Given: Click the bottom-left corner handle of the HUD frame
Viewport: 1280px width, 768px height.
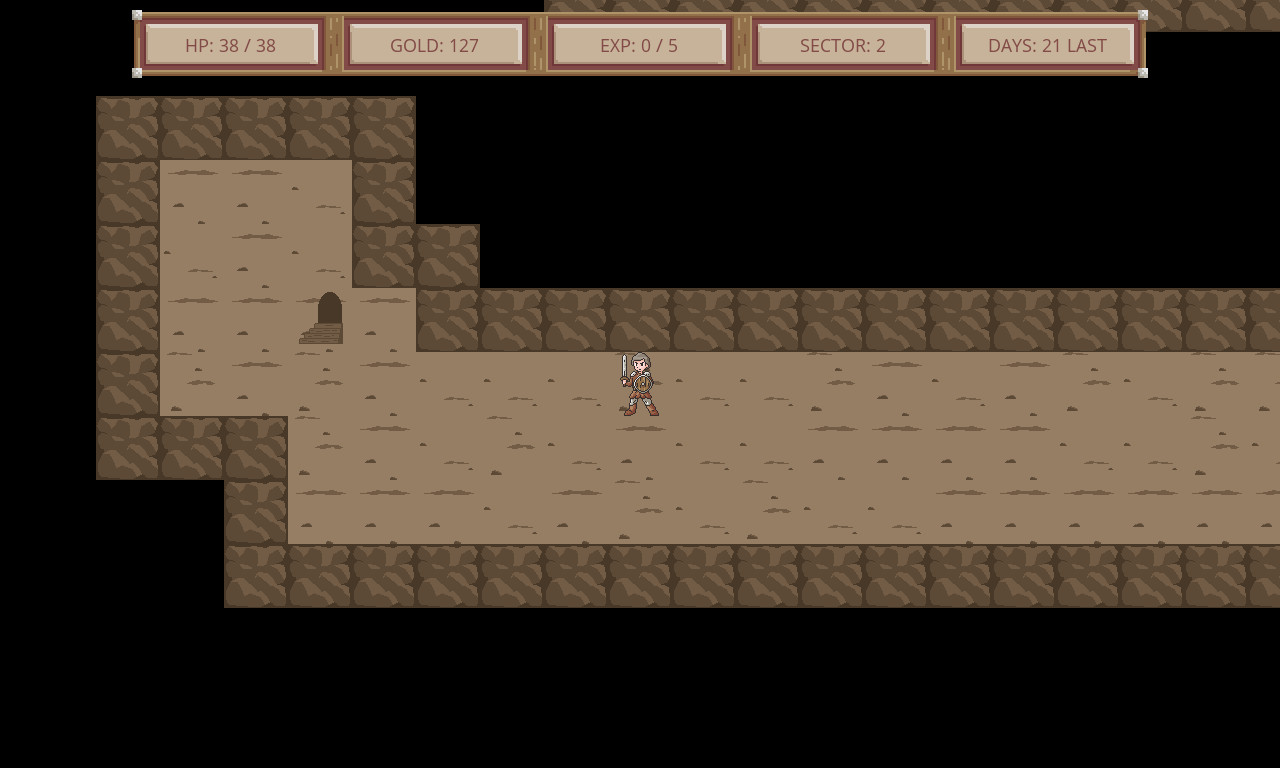Looking at the screenshot, I should pos(135,73).
